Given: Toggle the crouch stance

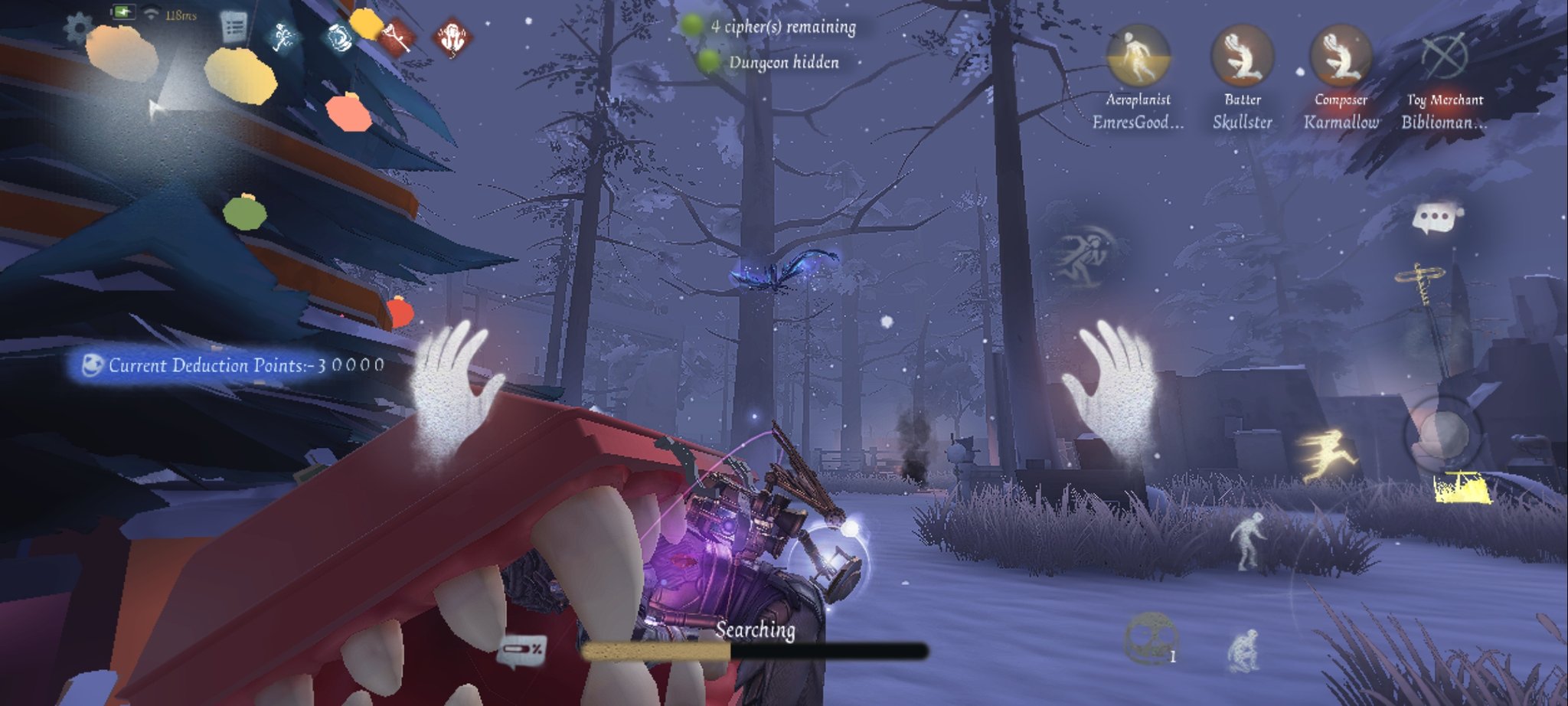Looking at the screenshot, I should [1242, 652].
